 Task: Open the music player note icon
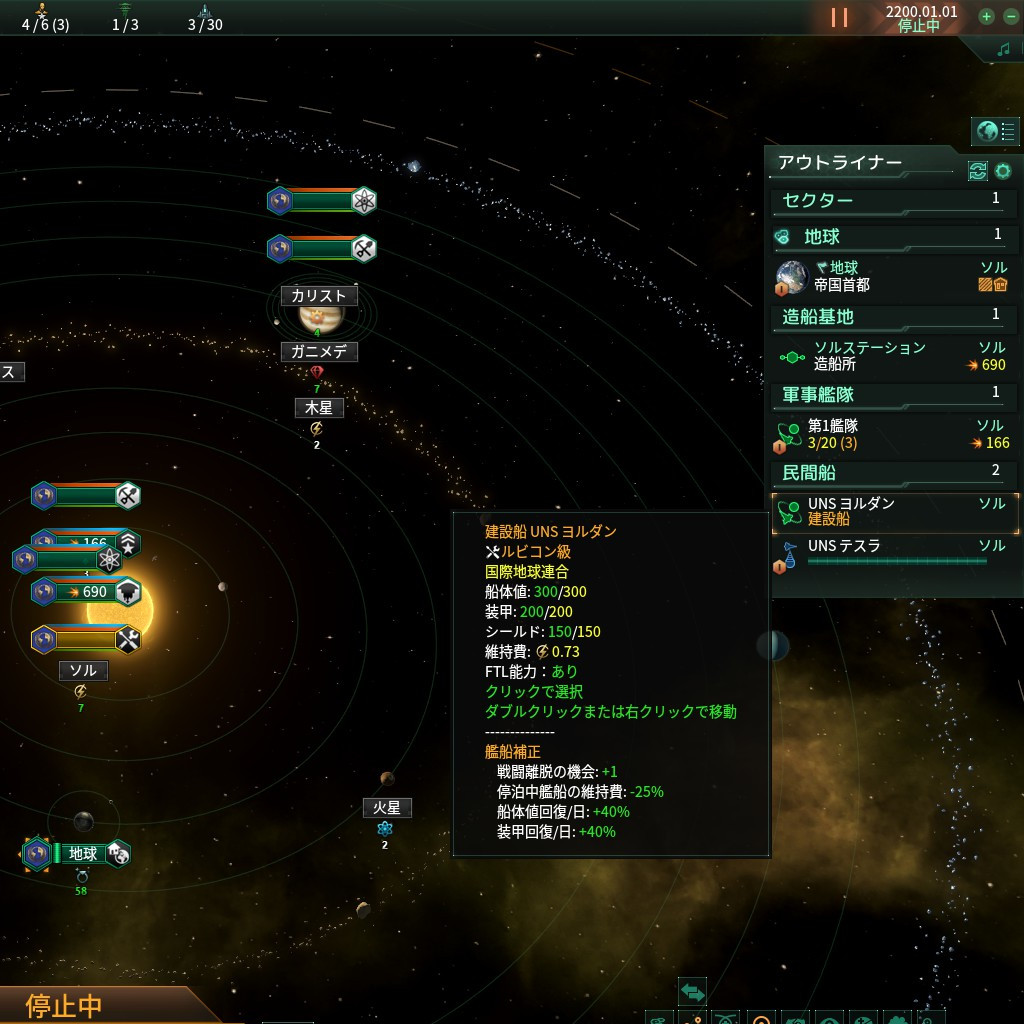coord(1003,50)
